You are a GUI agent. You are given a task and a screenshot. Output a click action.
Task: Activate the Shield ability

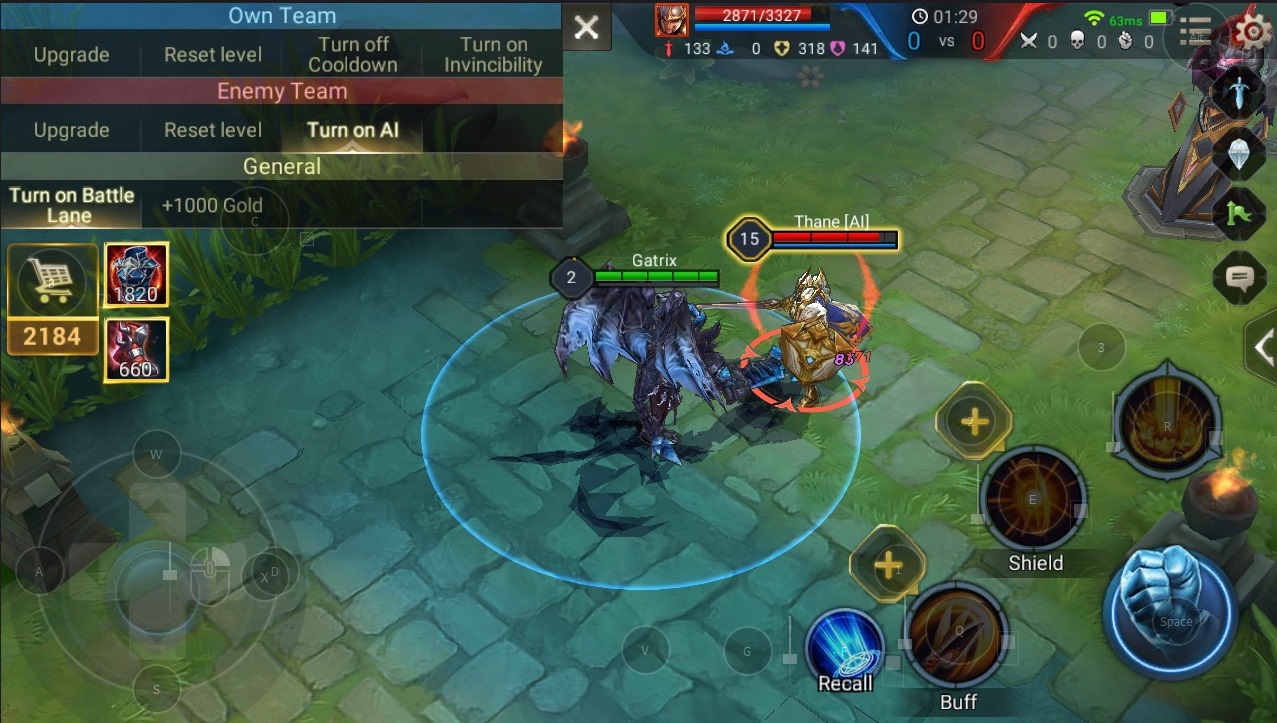point(1033,500)
